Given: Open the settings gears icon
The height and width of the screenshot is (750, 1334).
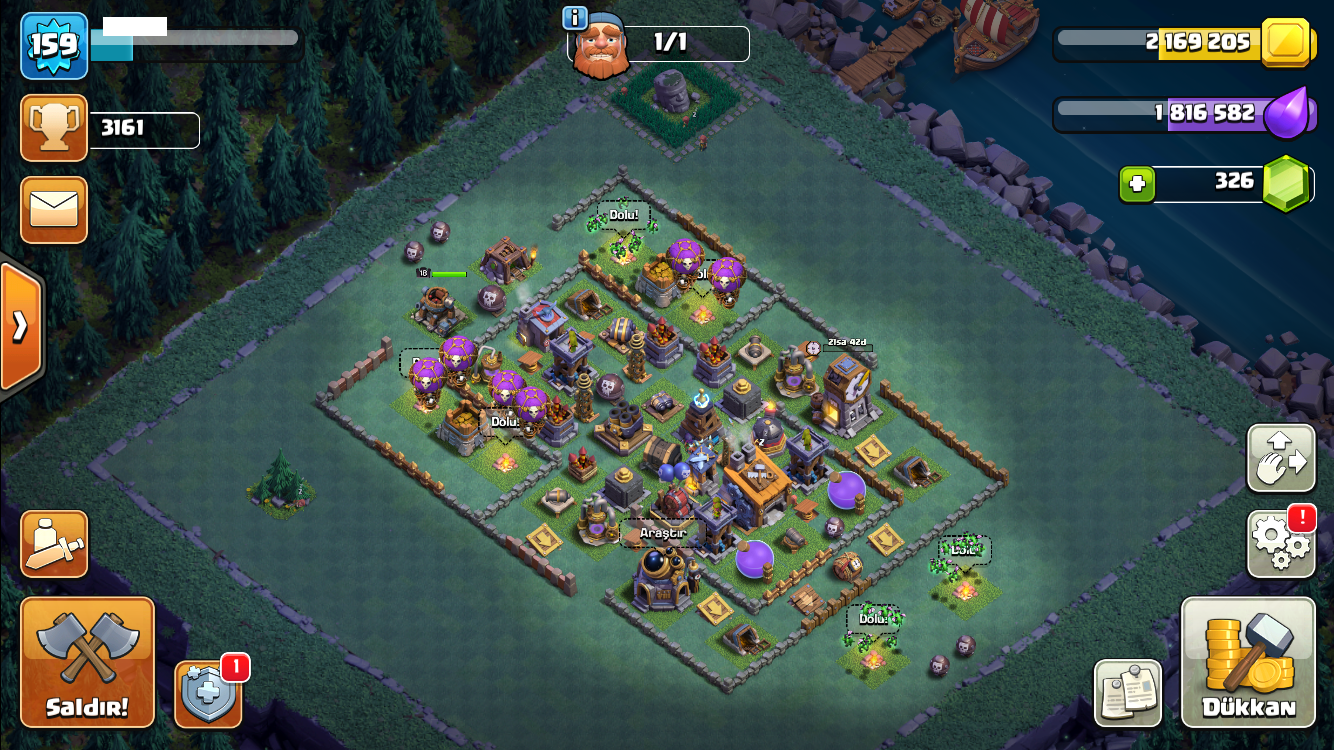Looking at the screenshot, I should (x=1281, y=543).
